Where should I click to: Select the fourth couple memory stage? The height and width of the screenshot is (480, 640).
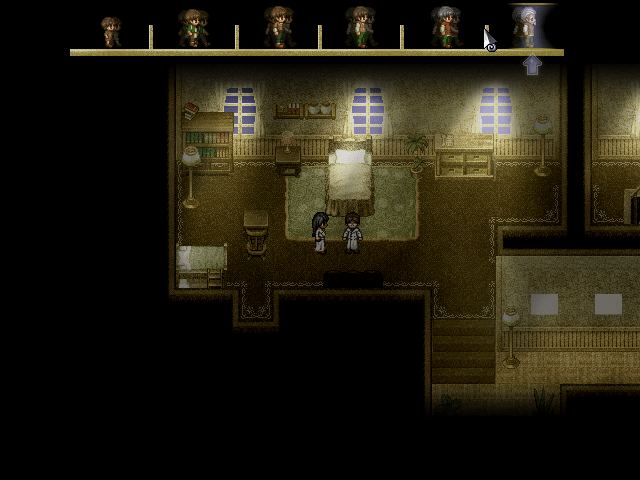(360, 27)
